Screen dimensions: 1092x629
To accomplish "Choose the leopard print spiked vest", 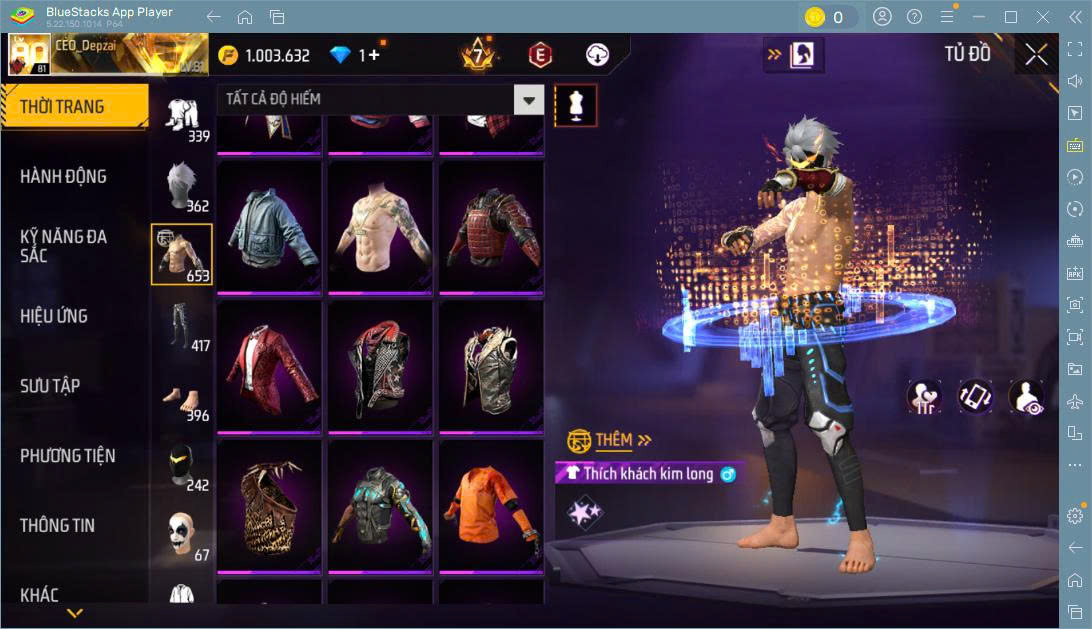I will click(x=269, y=505).
